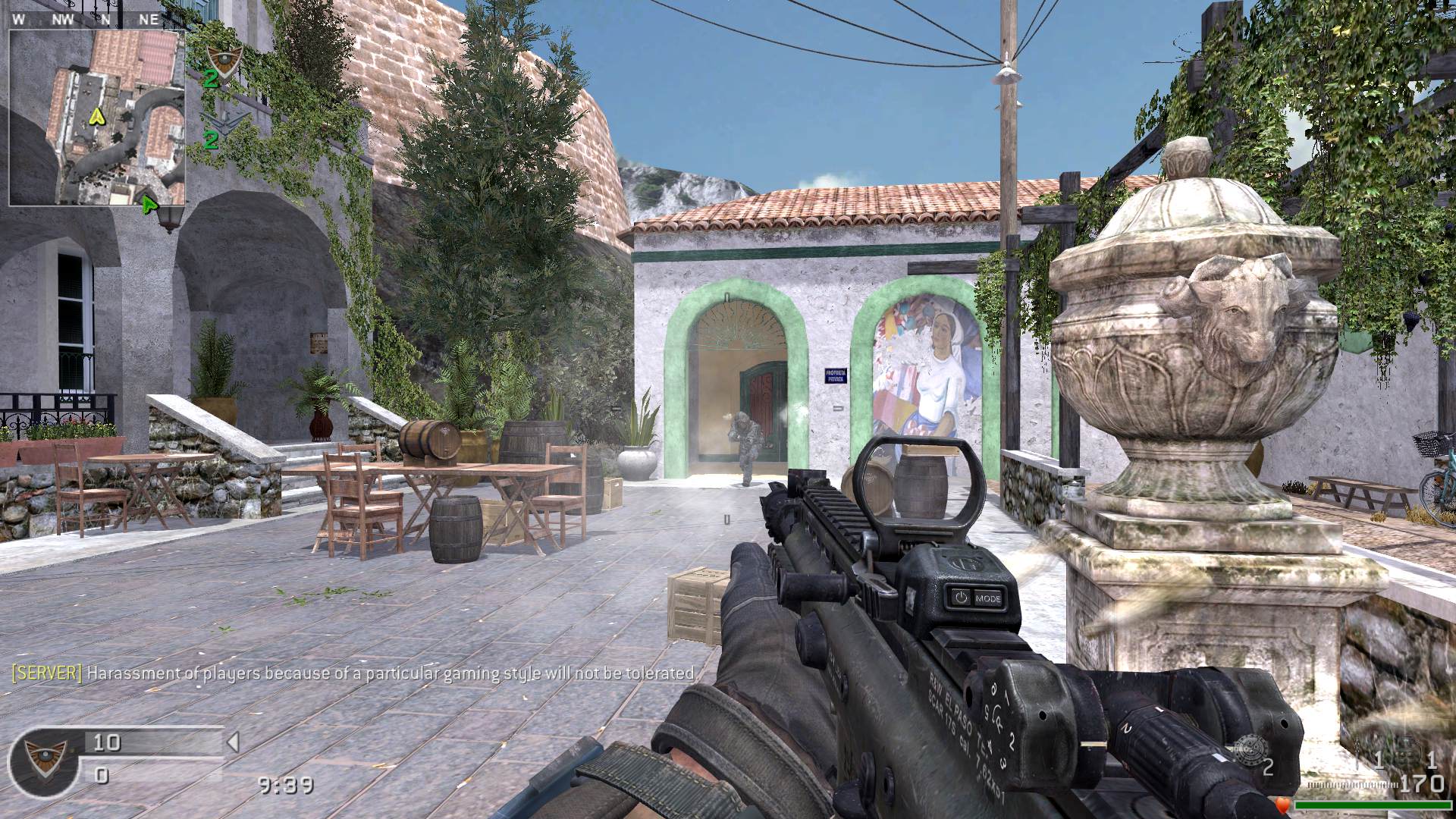1456x819 pixels.
Task: Select the round claymore equipment icon
Action: (1247, 748)
